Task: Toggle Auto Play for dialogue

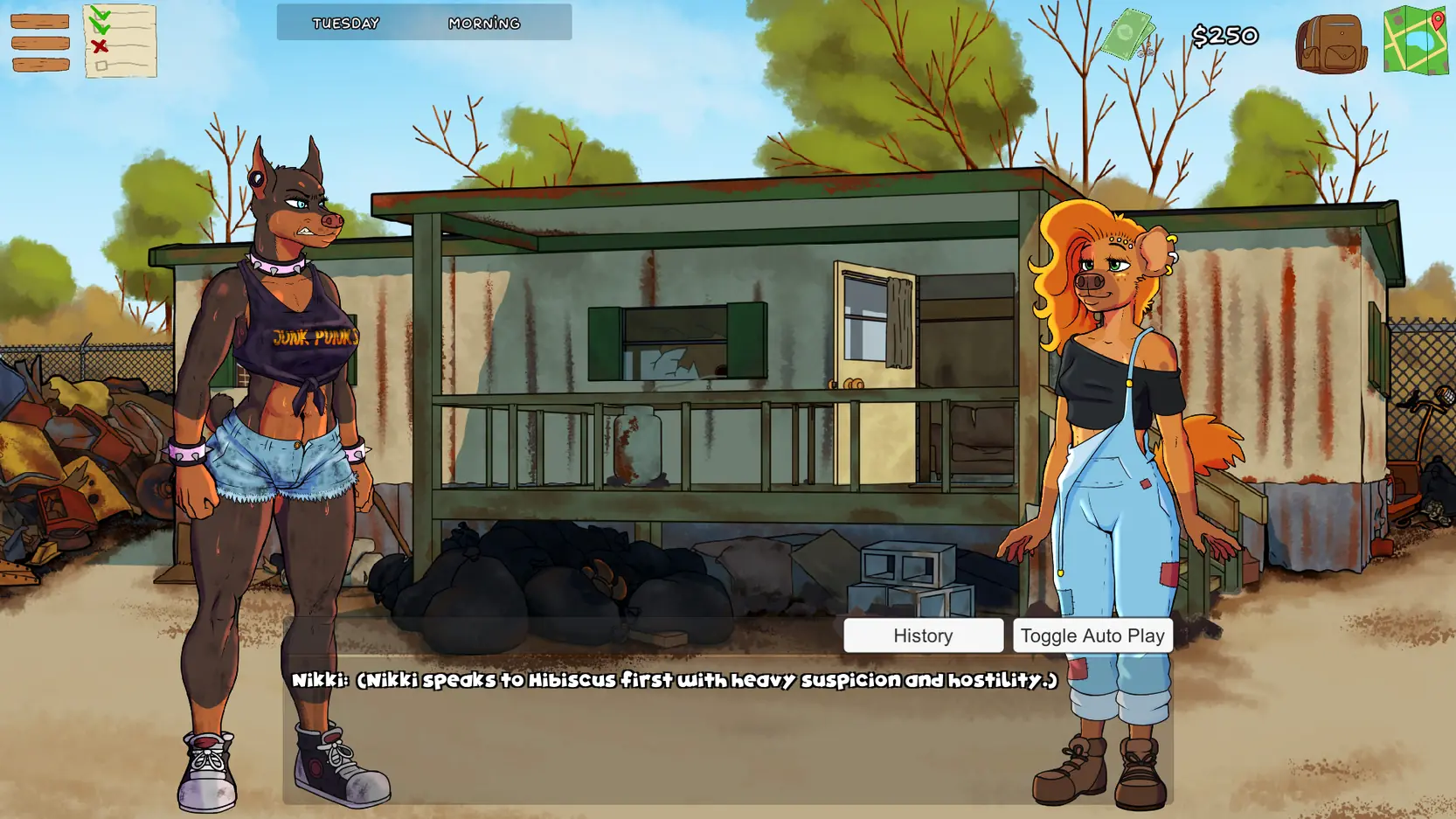Action: click(x=1092, y=635)
